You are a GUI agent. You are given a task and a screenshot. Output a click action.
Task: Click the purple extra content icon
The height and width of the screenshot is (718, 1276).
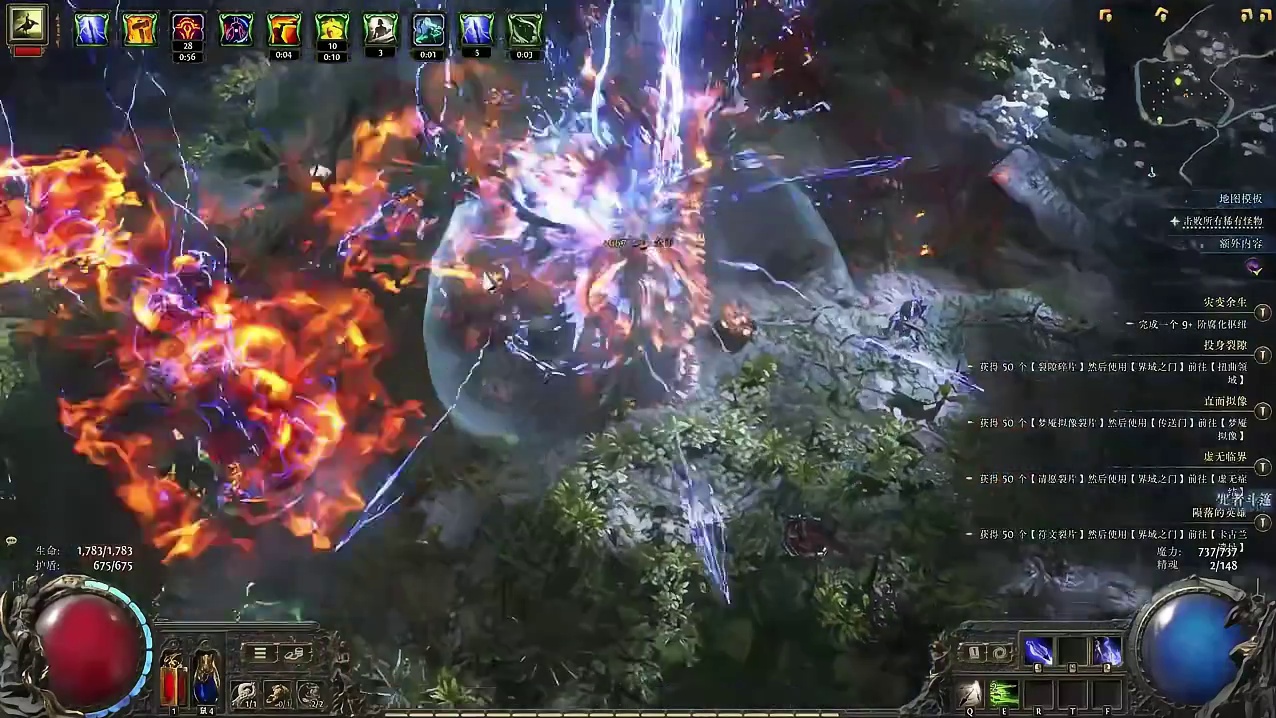tap(1254, 266)
